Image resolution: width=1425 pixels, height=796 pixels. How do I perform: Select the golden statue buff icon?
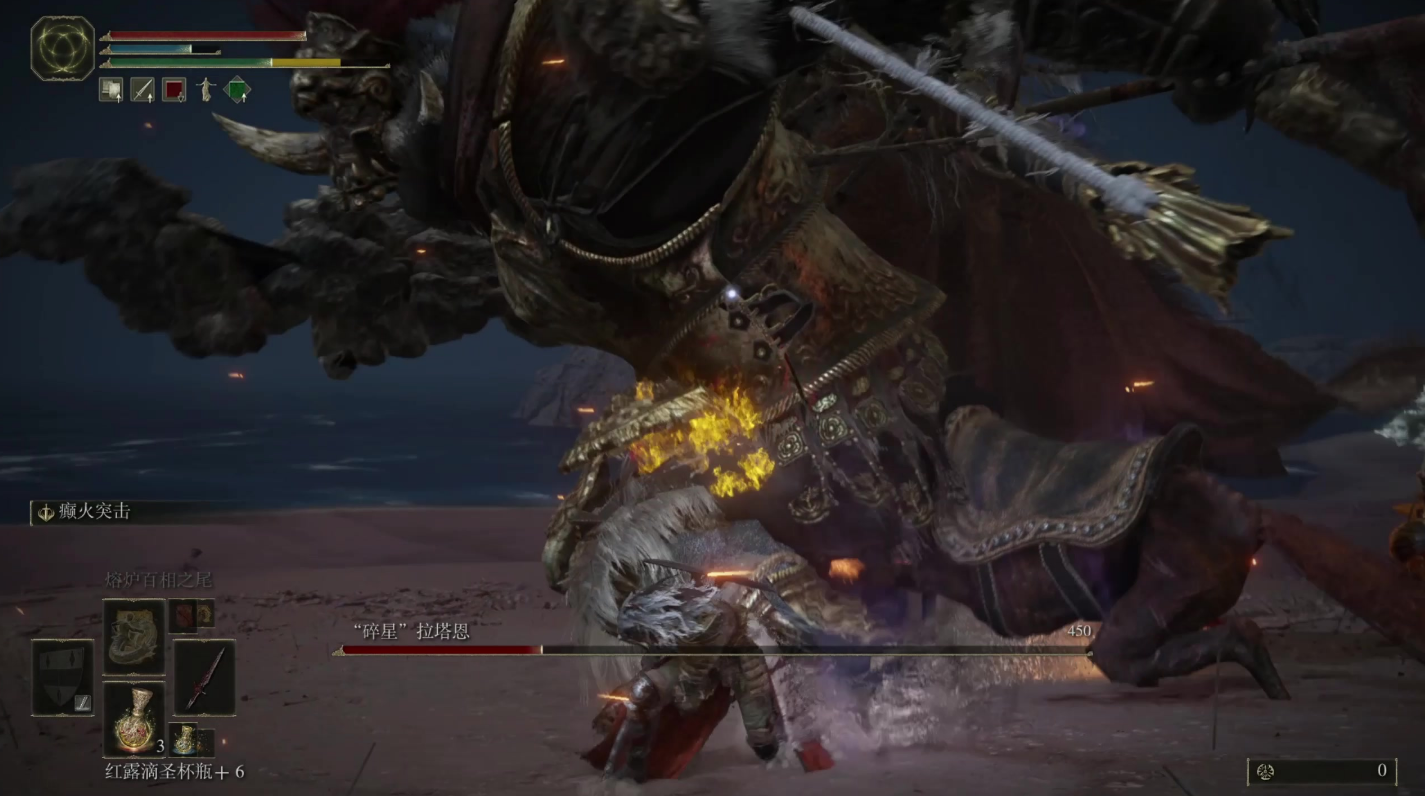pos(206,90)
